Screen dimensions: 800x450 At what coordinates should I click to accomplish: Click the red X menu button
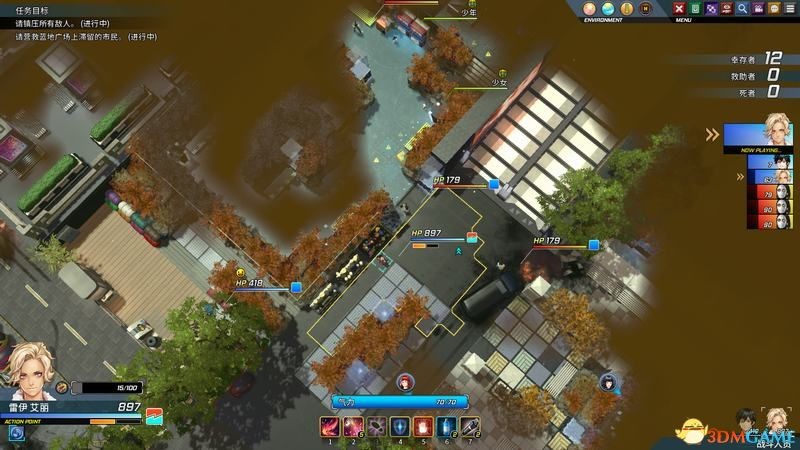pyautogui.click(x=680, y=9)
